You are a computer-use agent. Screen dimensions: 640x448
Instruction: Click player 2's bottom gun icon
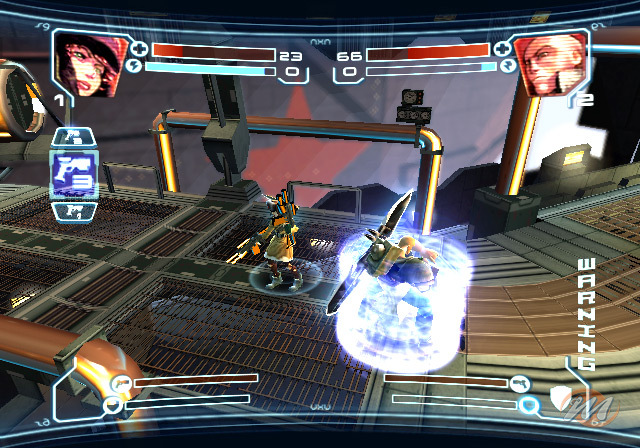[520, 382]
